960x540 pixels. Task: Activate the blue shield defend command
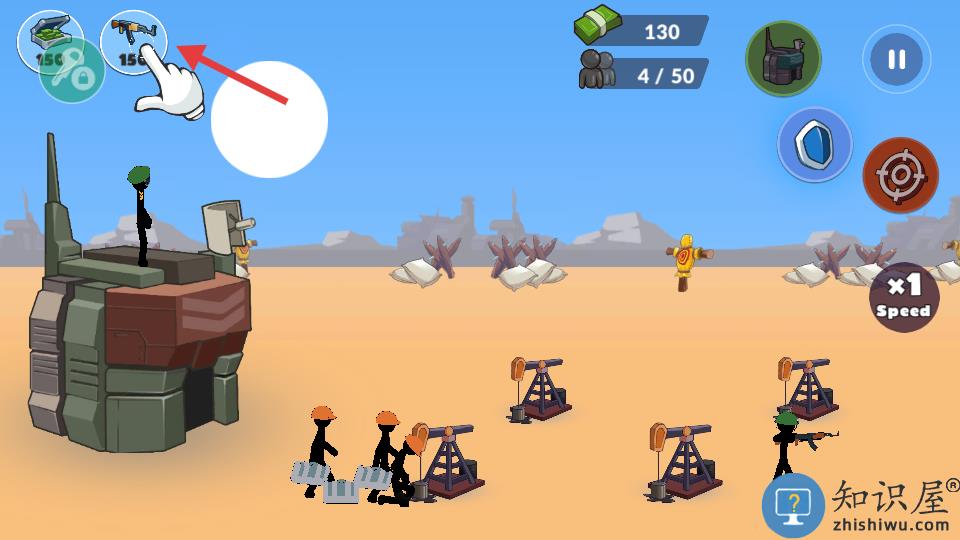pyautogui.click(x=814, y=145)
